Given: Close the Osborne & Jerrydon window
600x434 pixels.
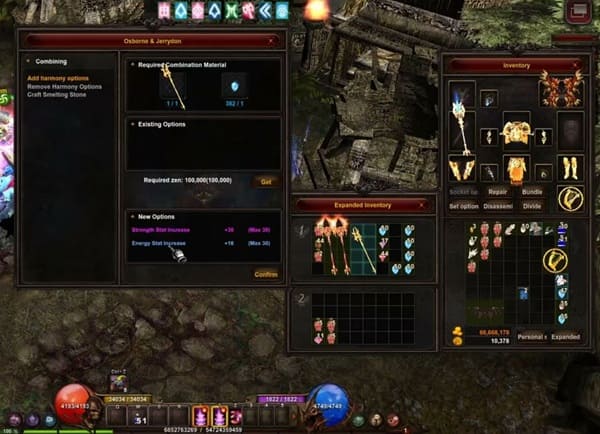Looking at the screenshot, I should [271, 41].
